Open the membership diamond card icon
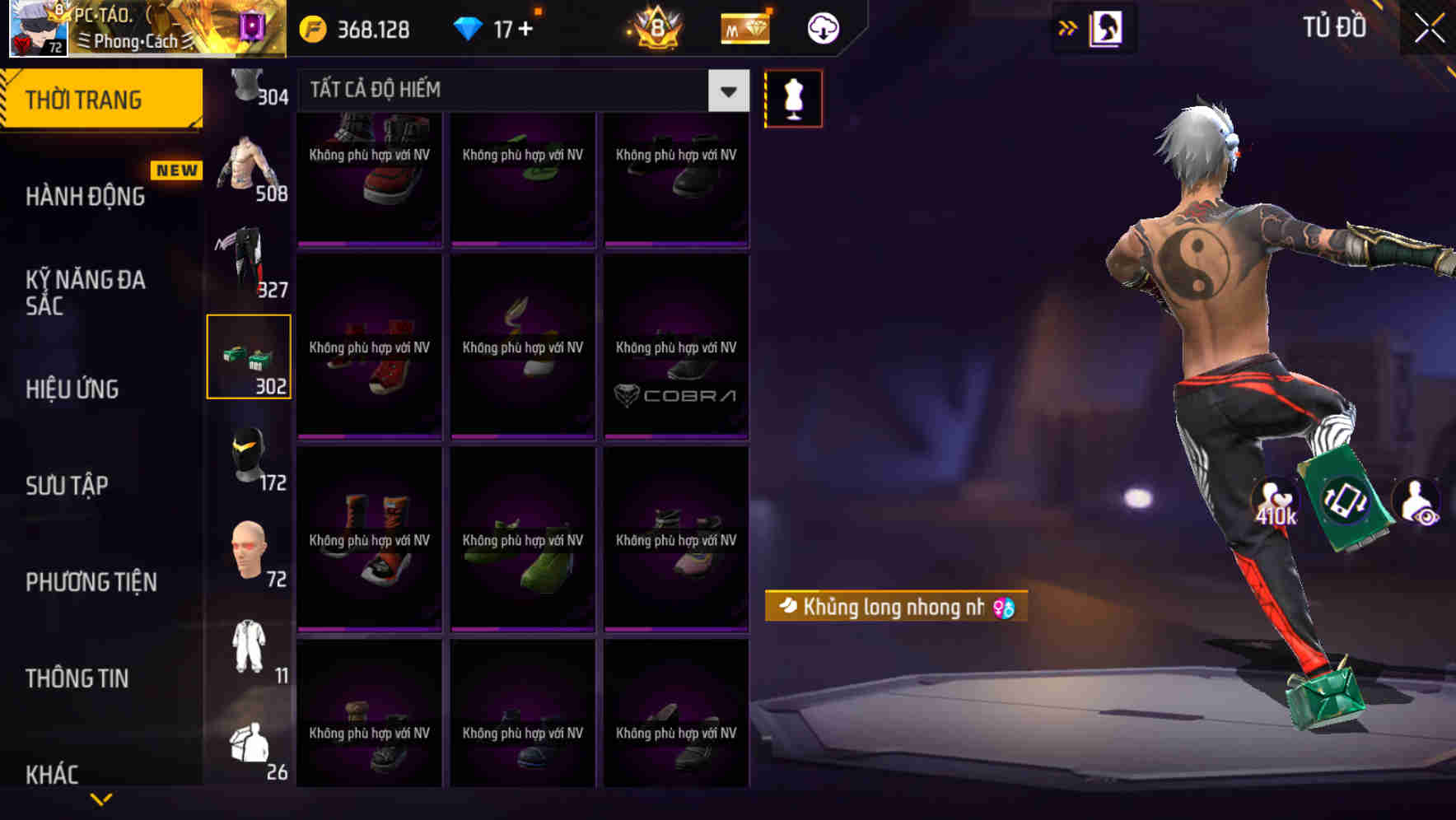 coord(744,28)
